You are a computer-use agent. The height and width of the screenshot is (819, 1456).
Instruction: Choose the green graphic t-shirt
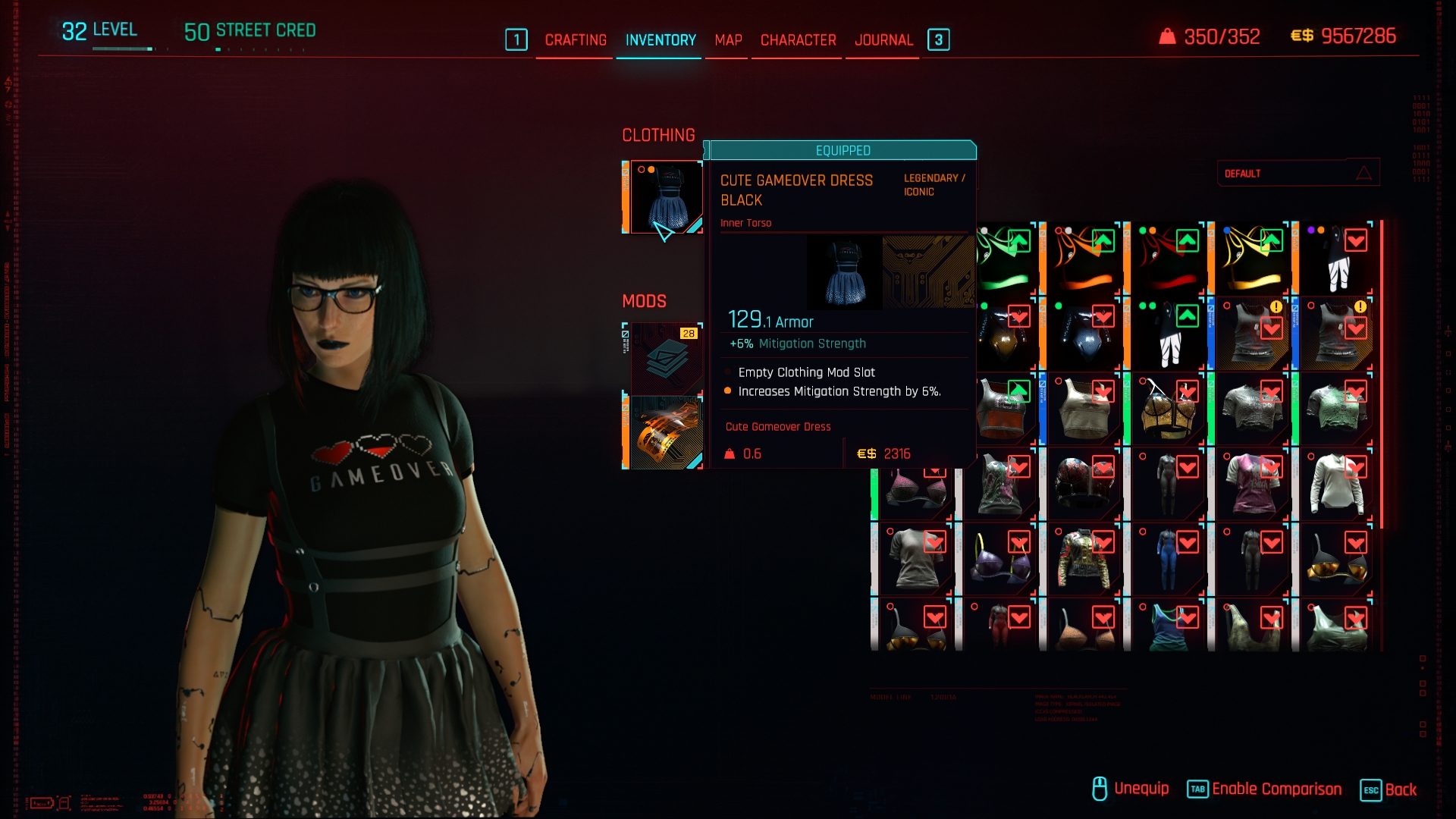1337,410
